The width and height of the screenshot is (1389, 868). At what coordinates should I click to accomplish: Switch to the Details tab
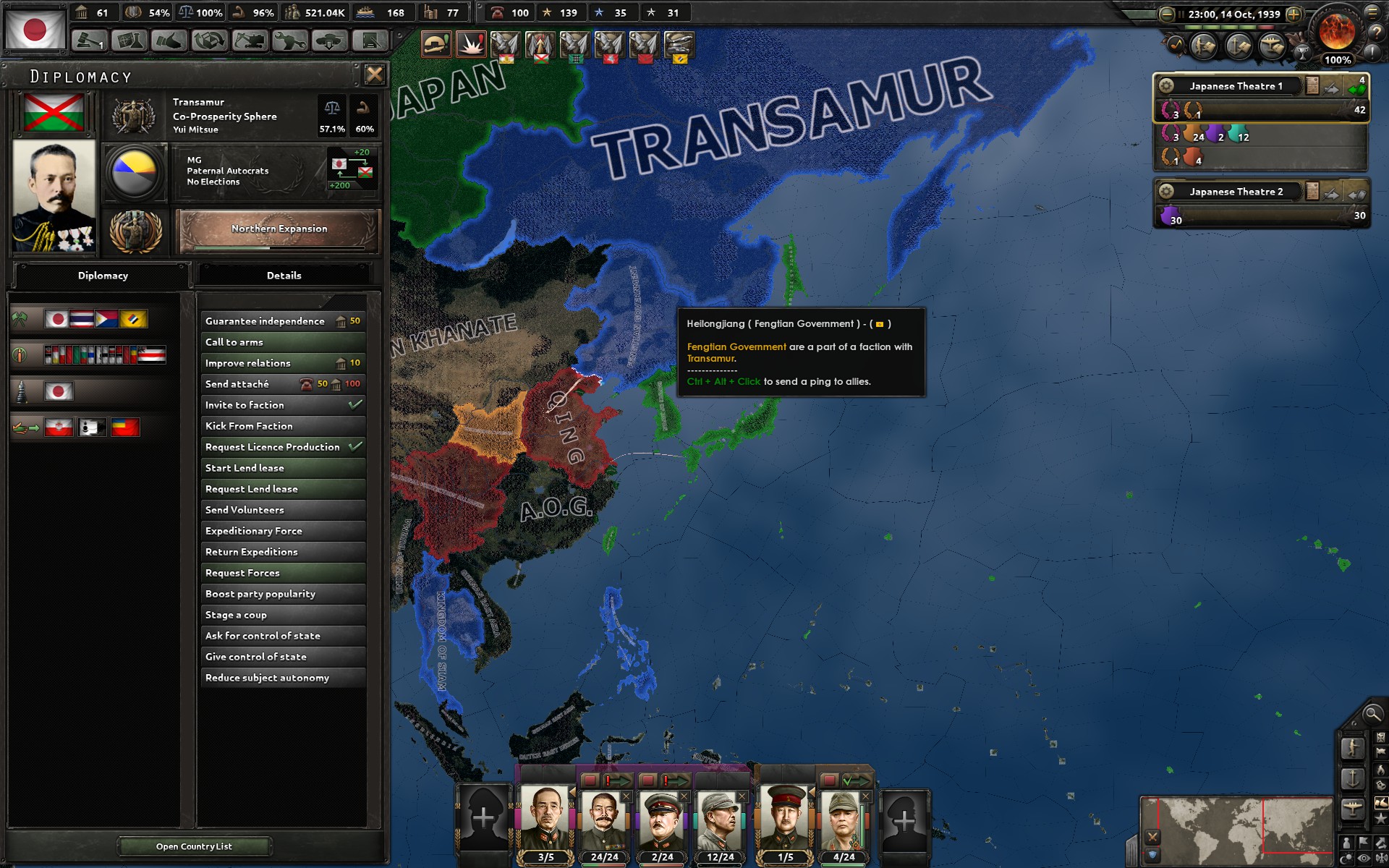(x=284, y=275)
